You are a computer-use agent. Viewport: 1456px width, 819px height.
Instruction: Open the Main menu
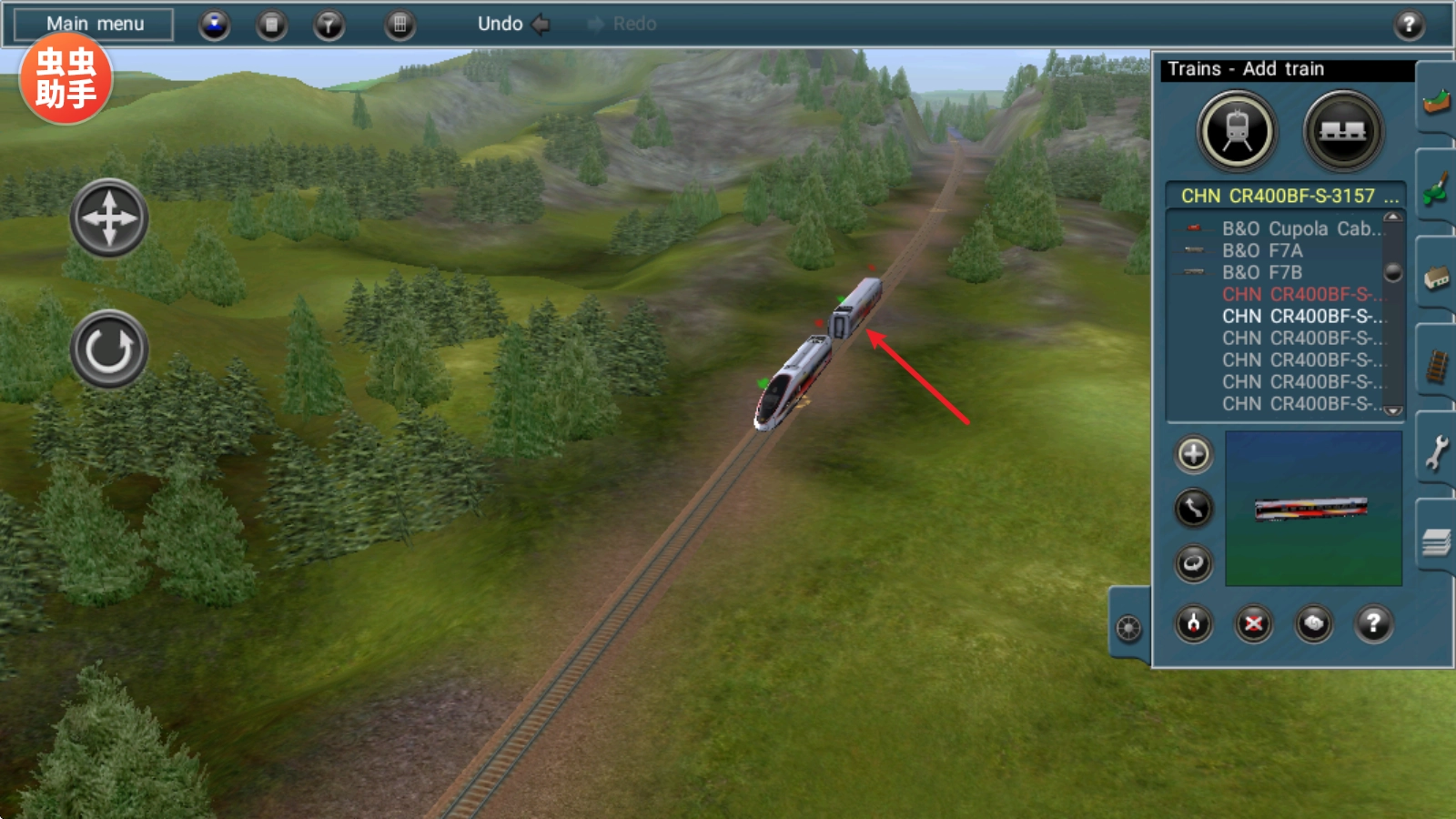(95, 25)
